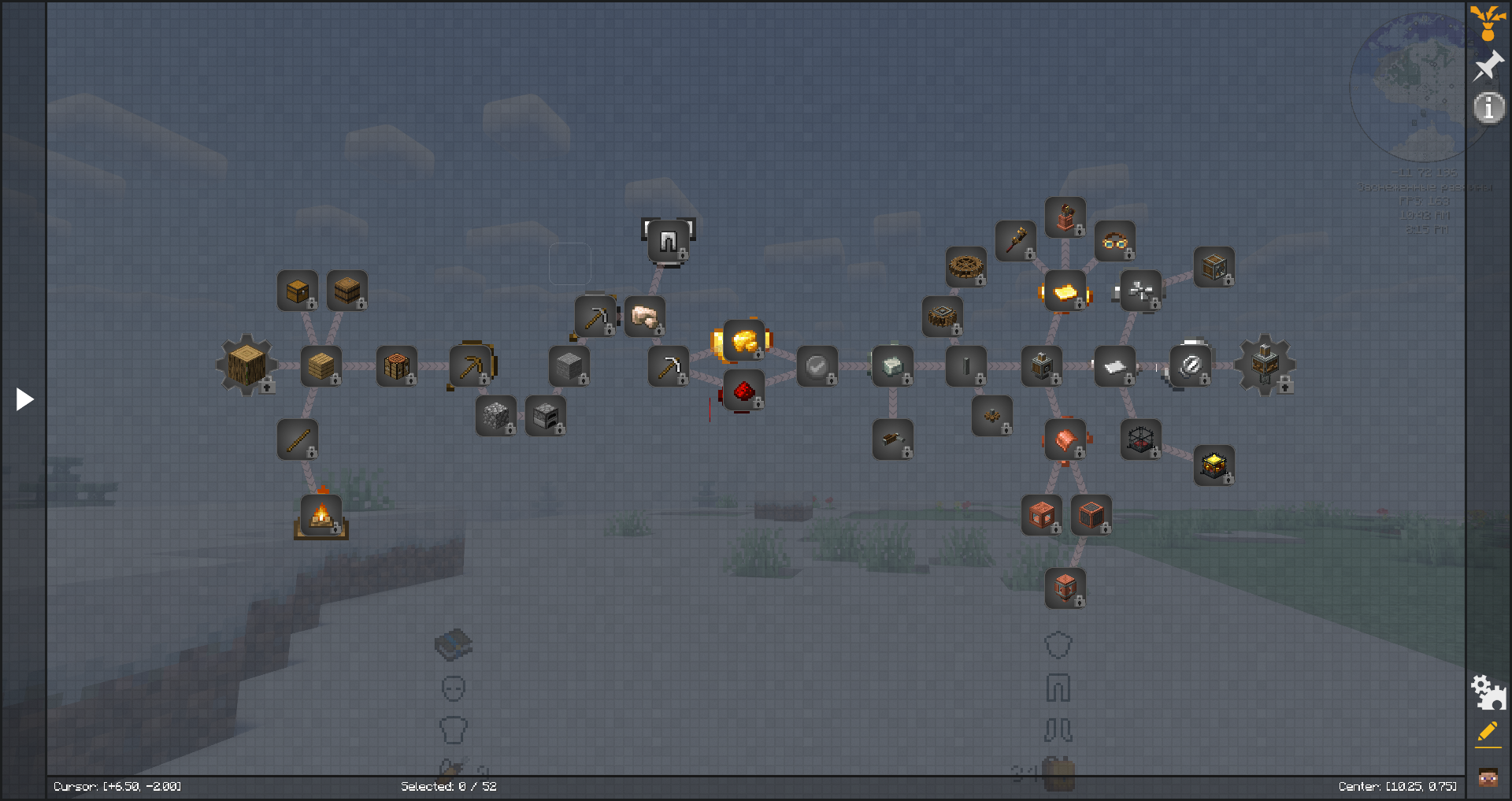Image resolution: width=1512 pixels, height=801 pixels.
Task: Expand the left side panel with the arrow
Action: pyautogui.click(x=24, y=399)
